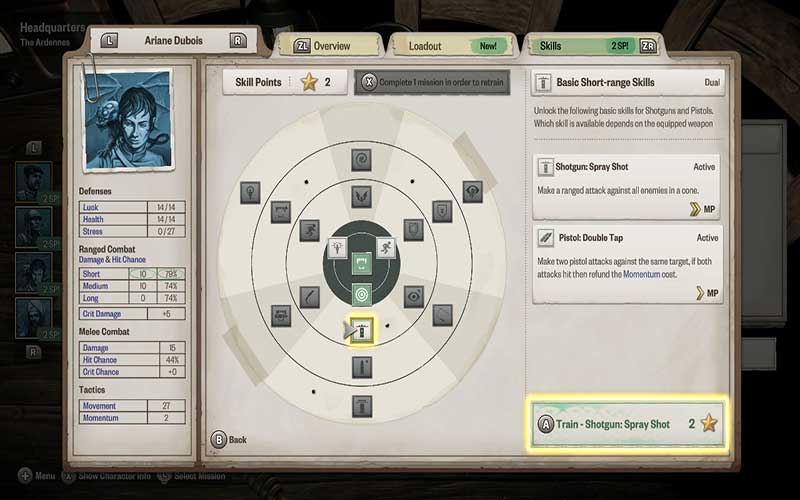Screen dimensions: 800x500
Task: Select the green helmet node at wheel center
Action: point(361,264)
